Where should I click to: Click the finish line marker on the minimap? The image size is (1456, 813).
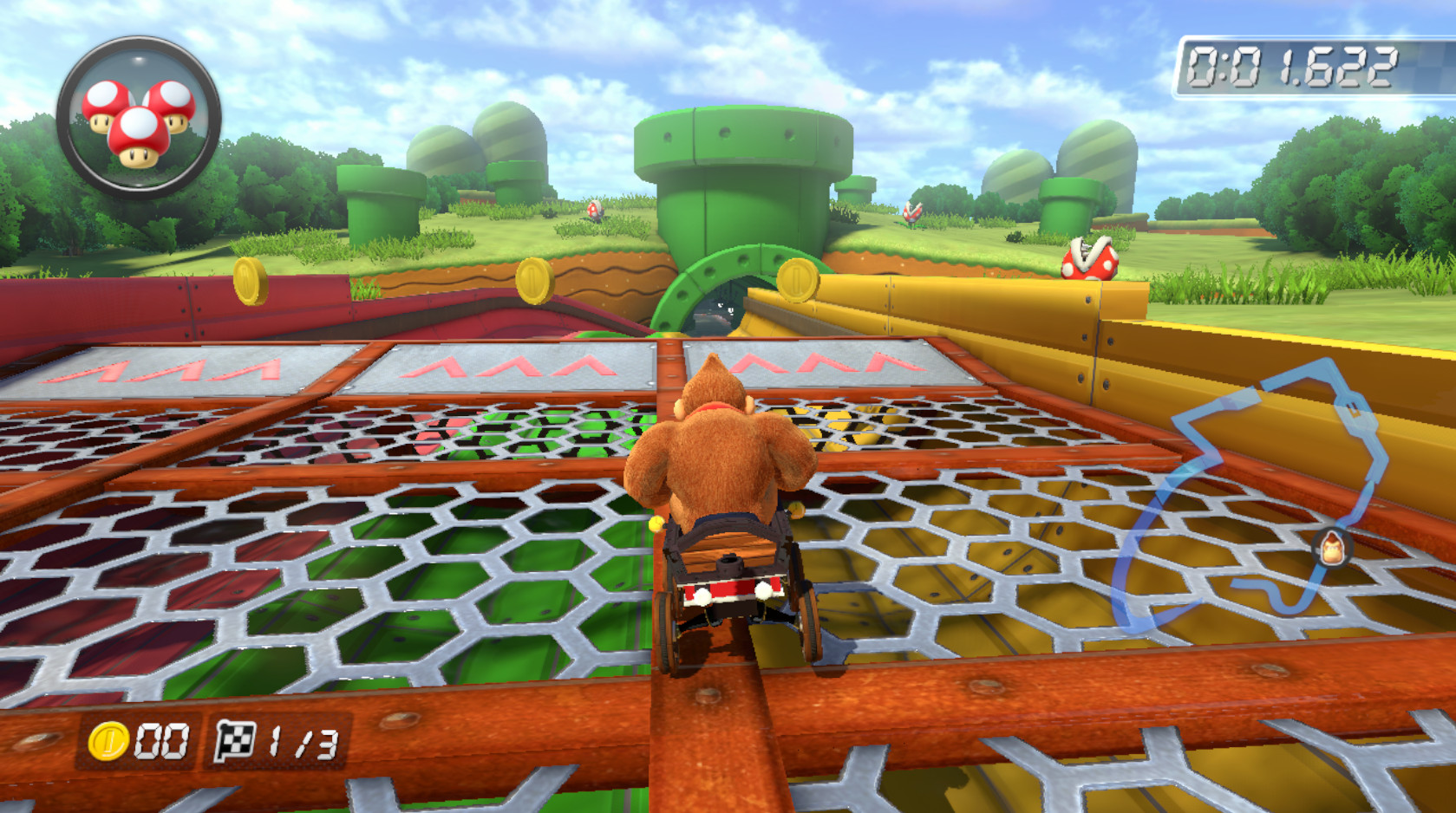click(x=1352, y=407)
